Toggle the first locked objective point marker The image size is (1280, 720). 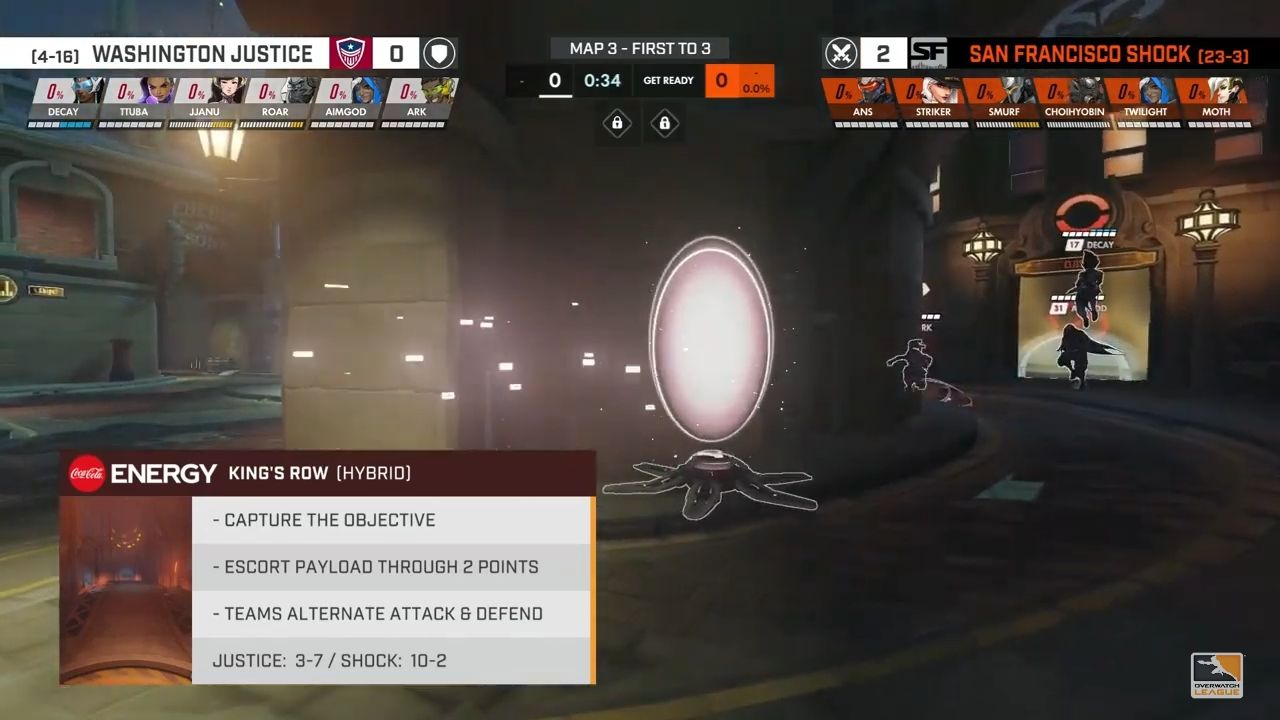pos(617,124)
